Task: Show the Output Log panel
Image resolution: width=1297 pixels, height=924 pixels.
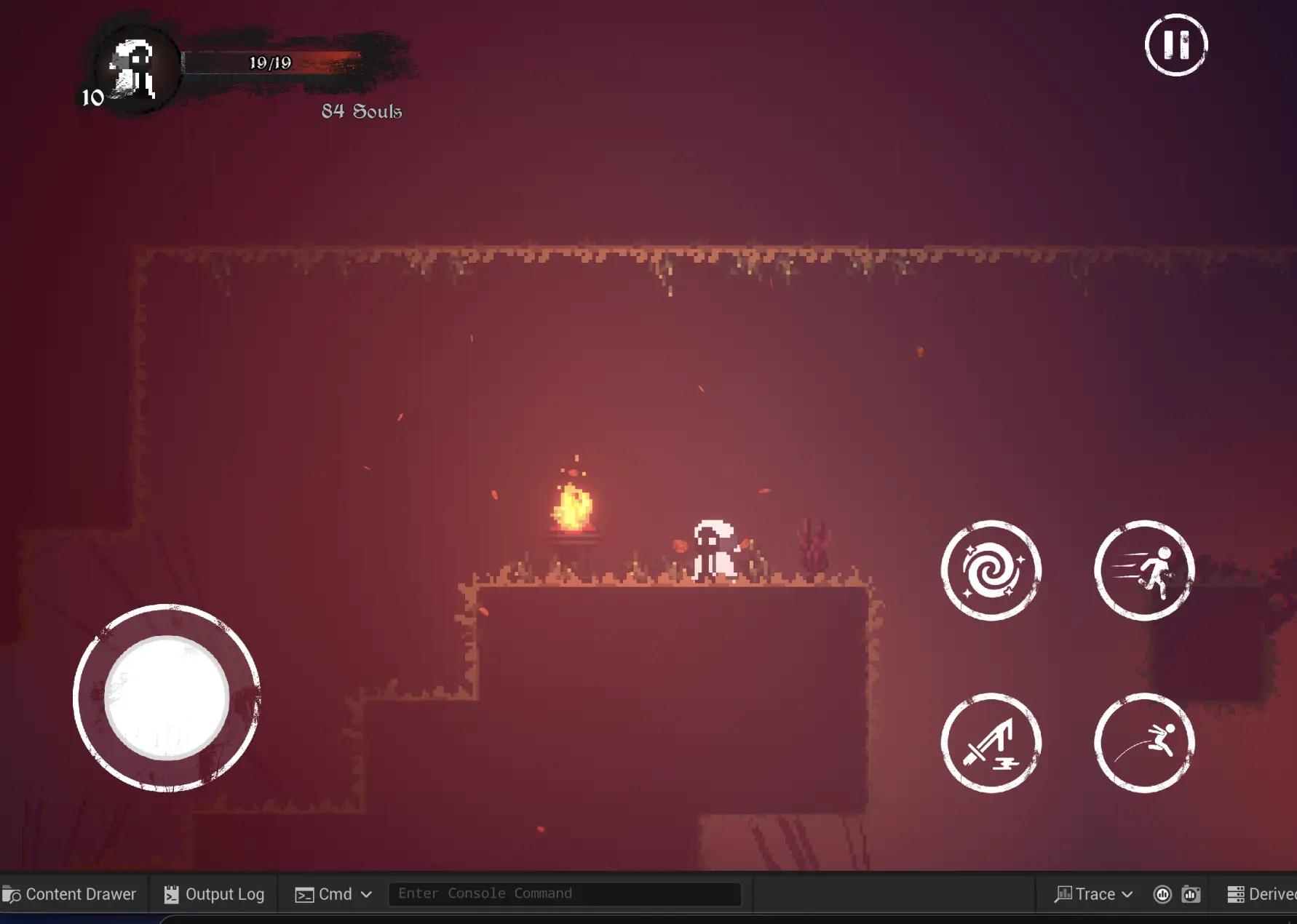Action: point(214,894)
